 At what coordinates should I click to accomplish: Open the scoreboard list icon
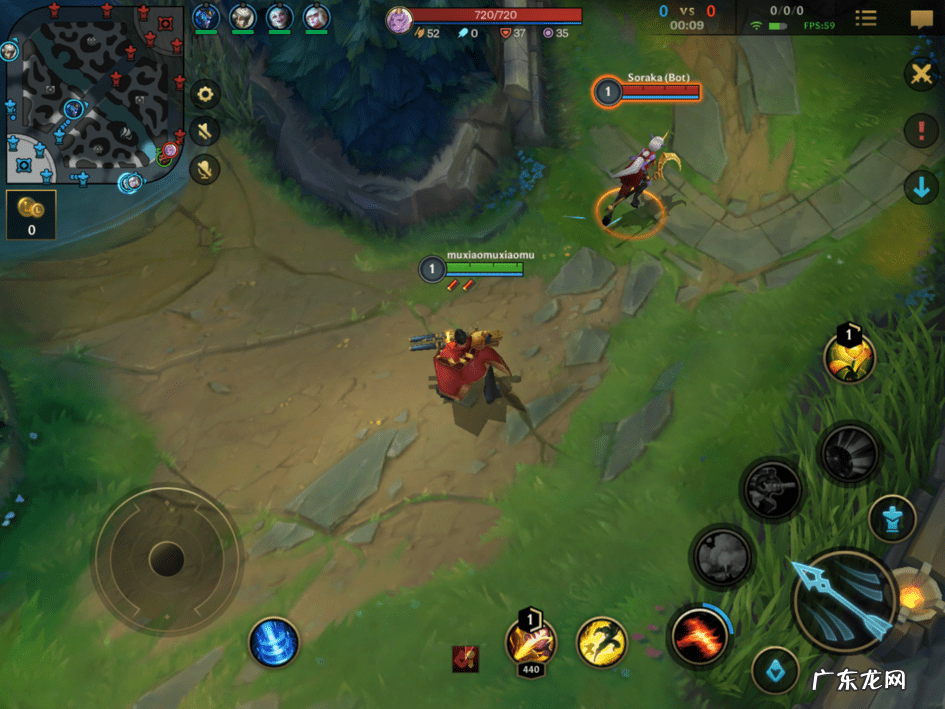click(866, 18)
